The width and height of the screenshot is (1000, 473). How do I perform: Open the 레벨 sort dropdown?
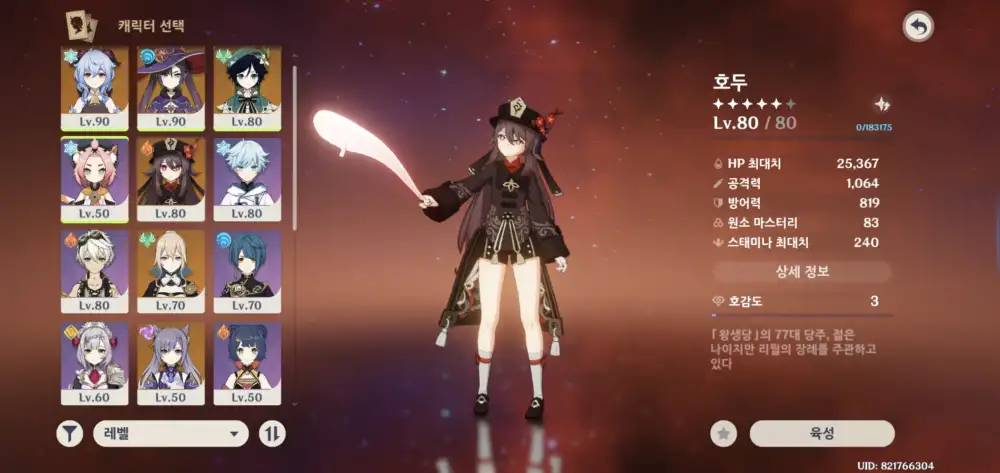(170, 433)
